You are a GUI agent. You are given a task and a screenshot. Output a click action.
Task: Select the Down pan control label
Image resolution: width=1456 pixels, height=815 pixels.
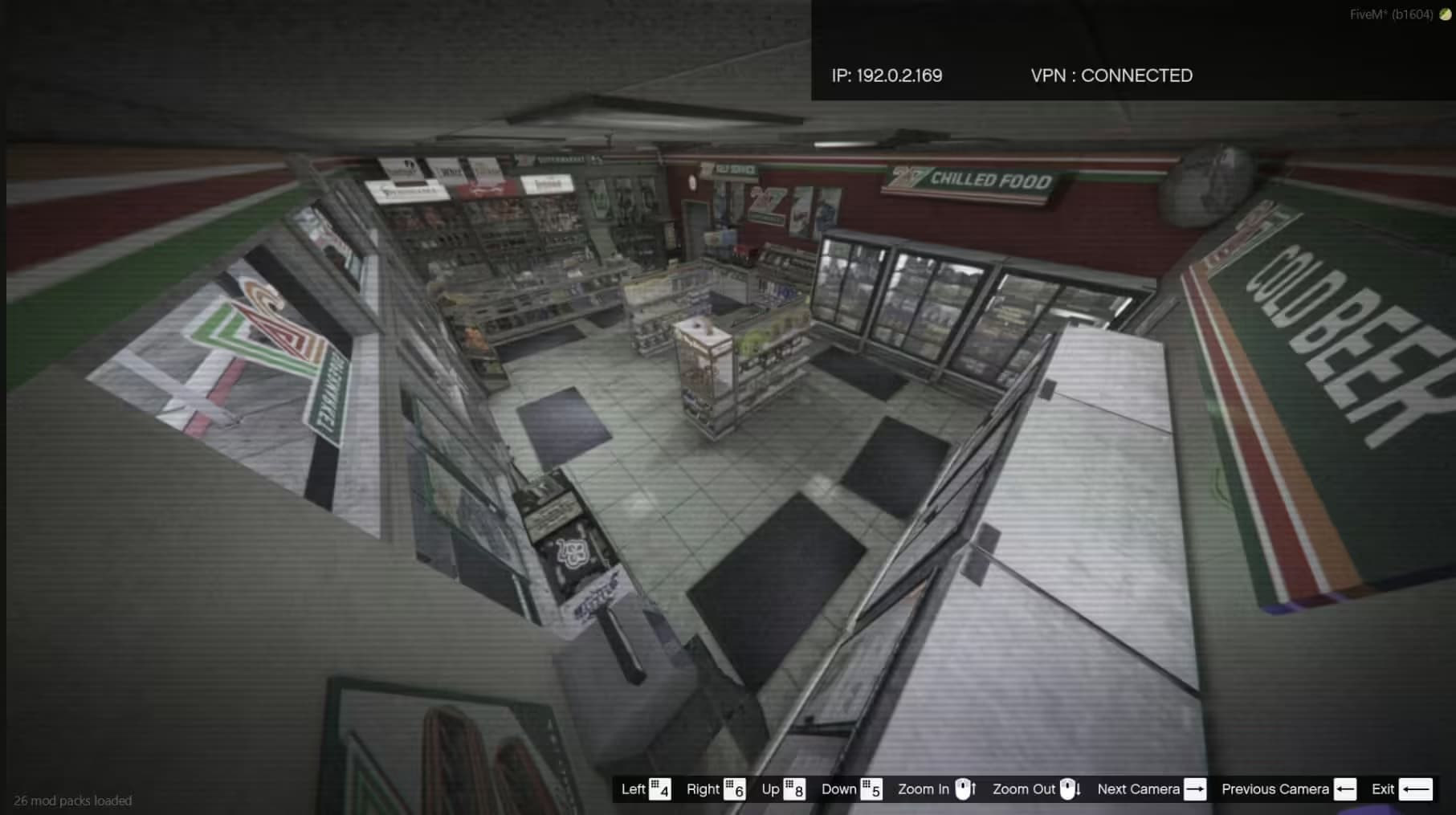(842, 789)
